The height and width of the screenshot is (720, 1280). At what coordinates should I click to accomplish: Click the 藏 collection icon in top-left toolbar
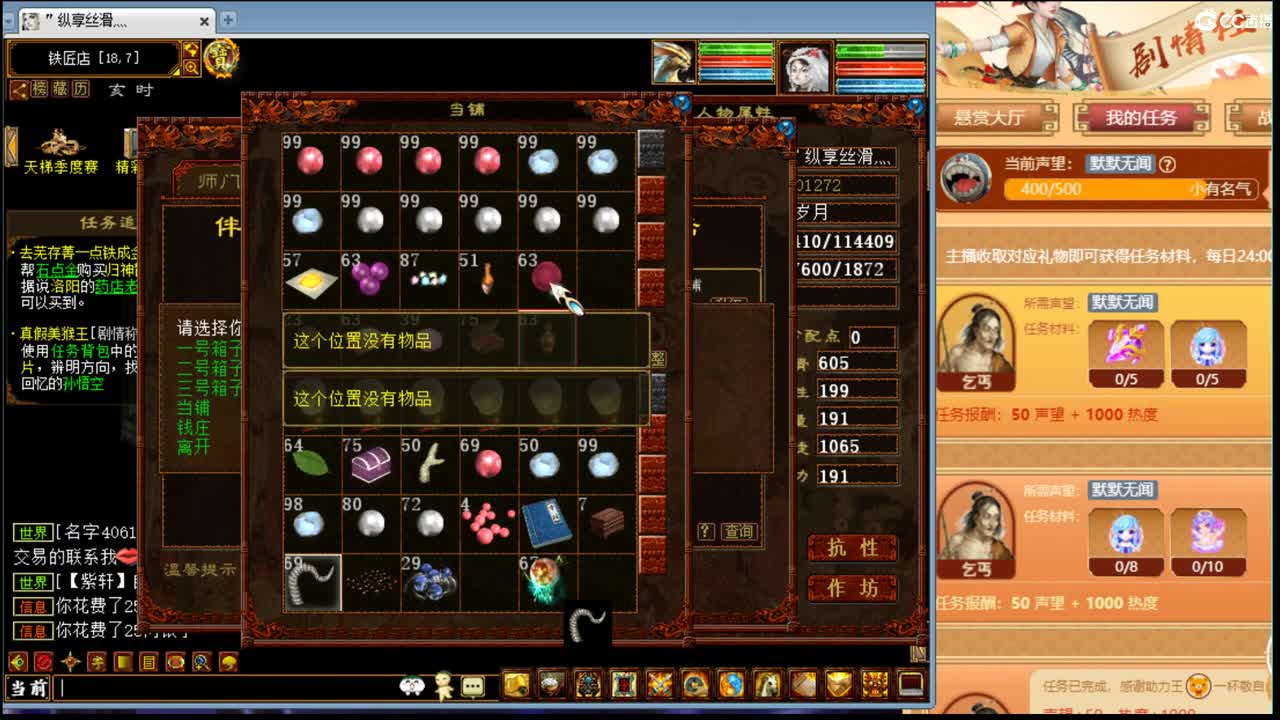click(x=59, y=89)
